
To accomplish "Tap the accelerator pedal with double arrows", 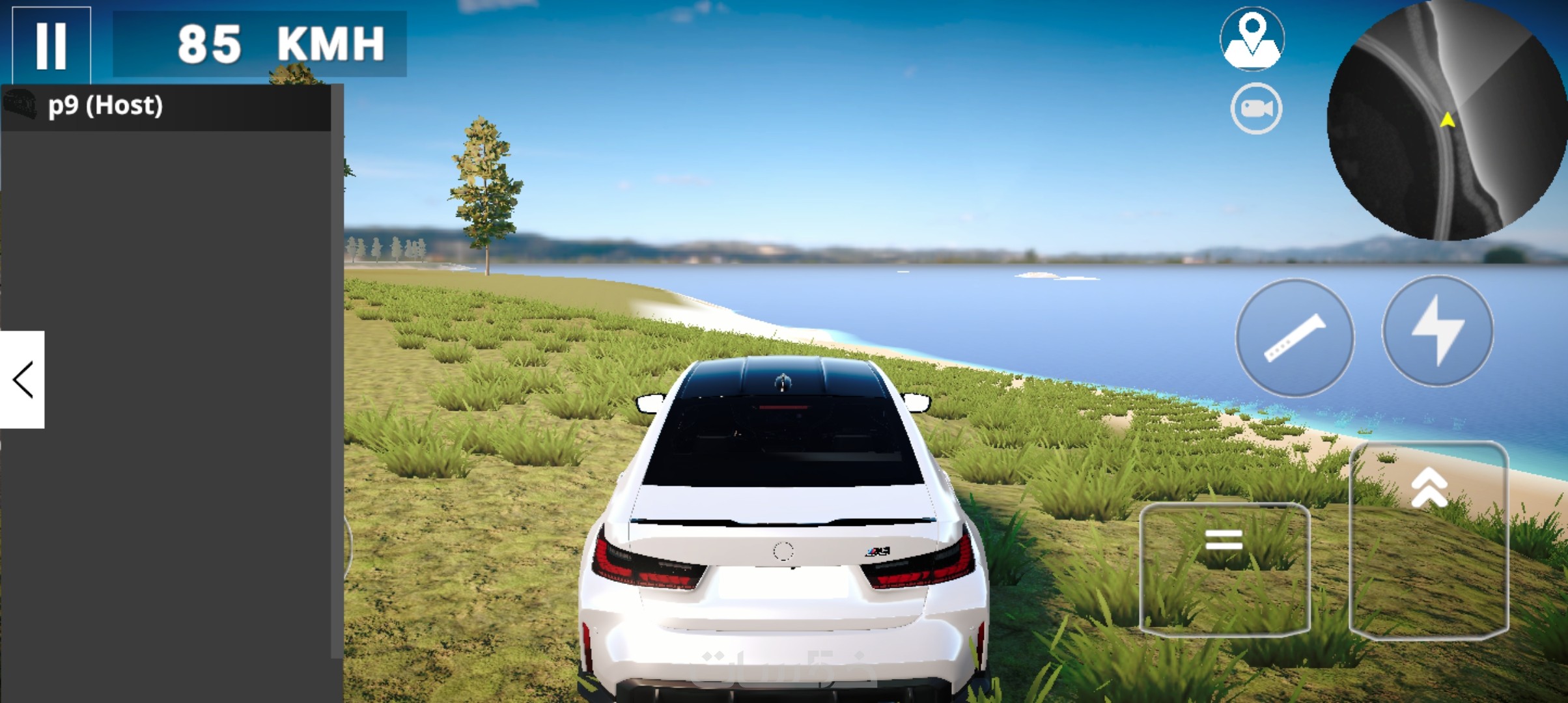I will coord(1429,539).
